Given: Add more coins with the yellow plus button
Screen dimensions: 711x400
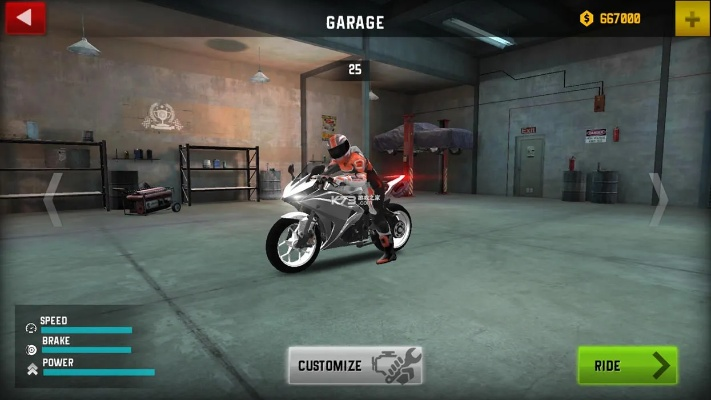Looking at the screenshot, I should point(690,18).
